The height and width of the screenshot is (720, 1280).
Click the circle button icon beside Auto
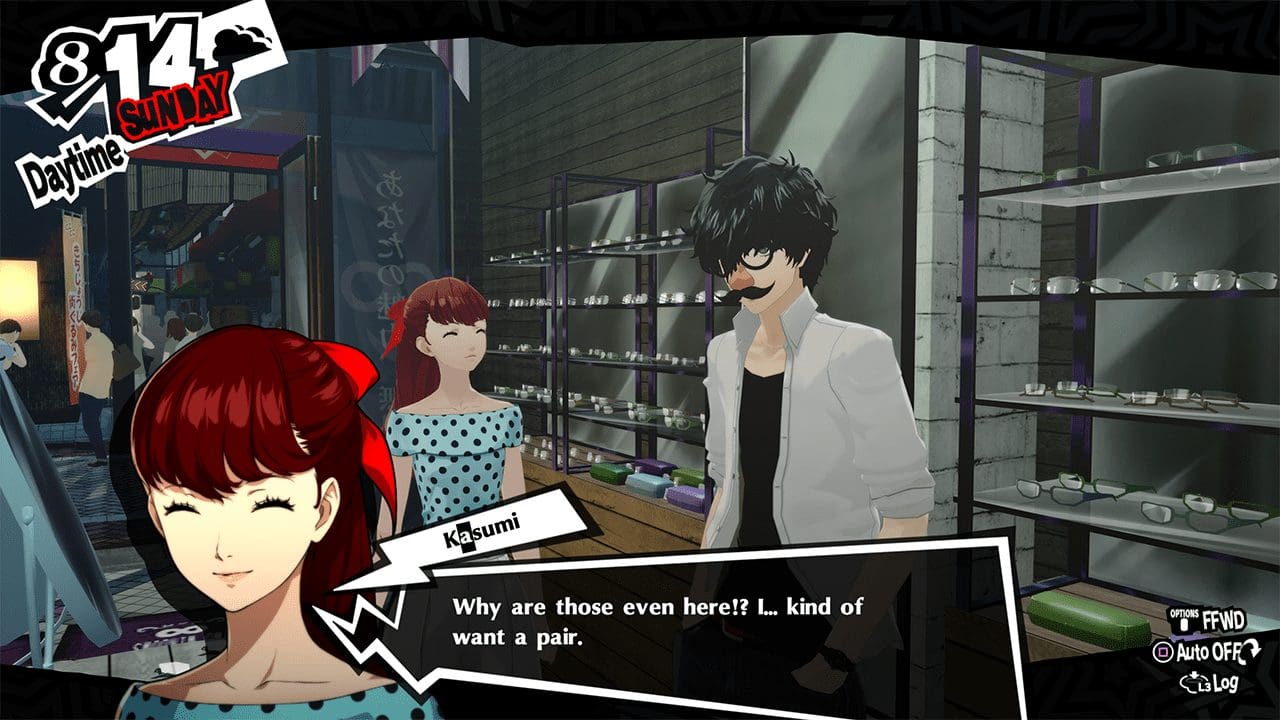tap(1163, 650)
